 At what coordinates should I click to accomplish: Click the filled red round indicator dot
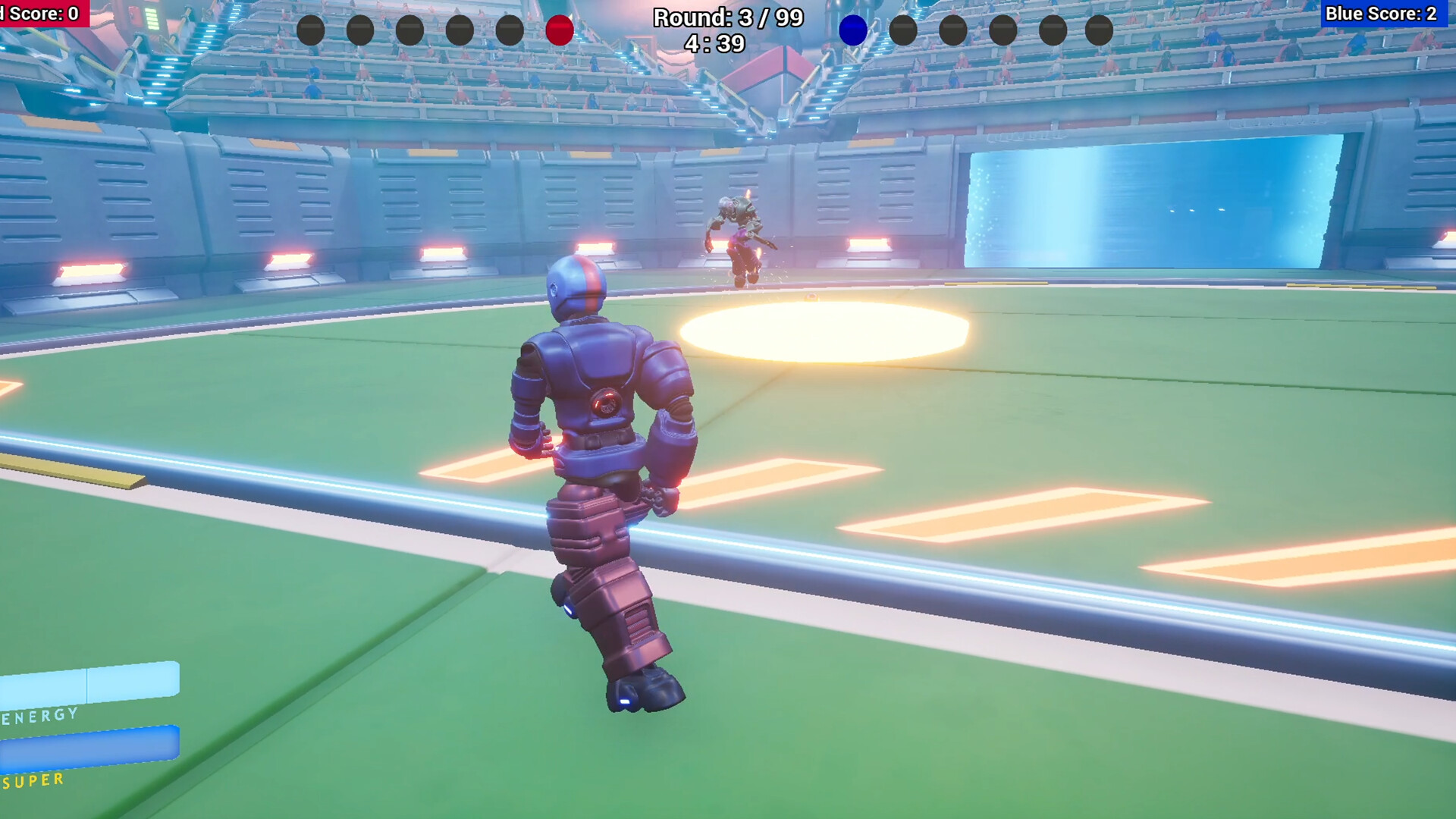[560, 30]
